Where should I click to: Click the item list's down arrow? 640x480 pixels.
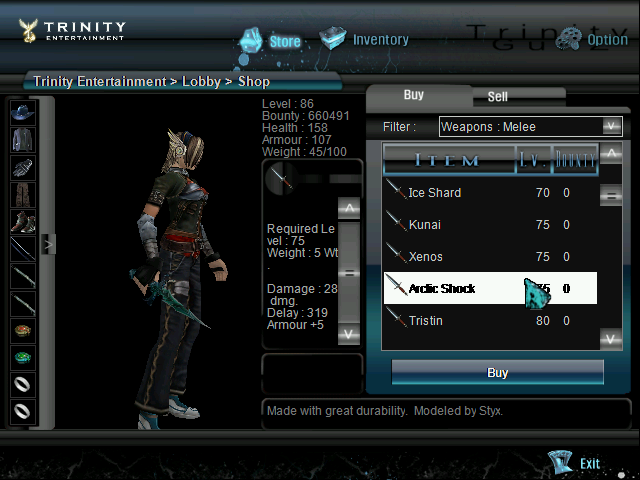(610, 339)
